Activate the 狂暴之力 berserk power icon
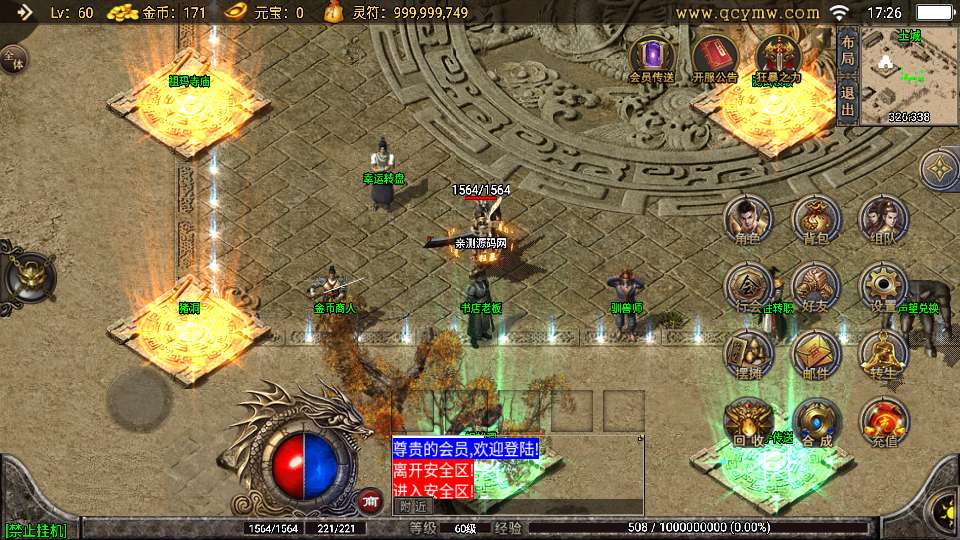The height and width of the screenshot is (540, 960). pos(777,59)
